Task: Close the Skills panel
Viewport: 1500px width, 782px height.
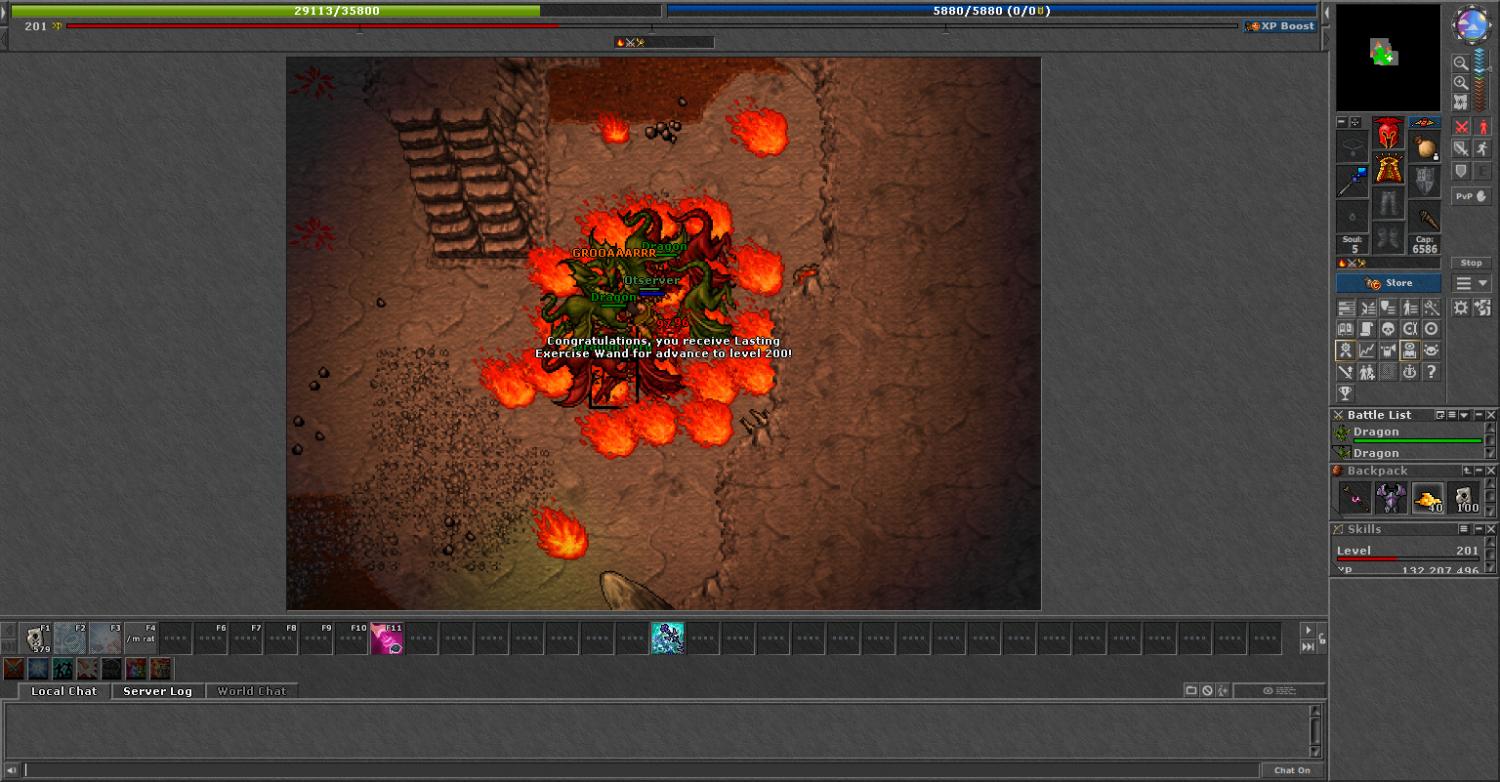Action: pos(1491,529)
